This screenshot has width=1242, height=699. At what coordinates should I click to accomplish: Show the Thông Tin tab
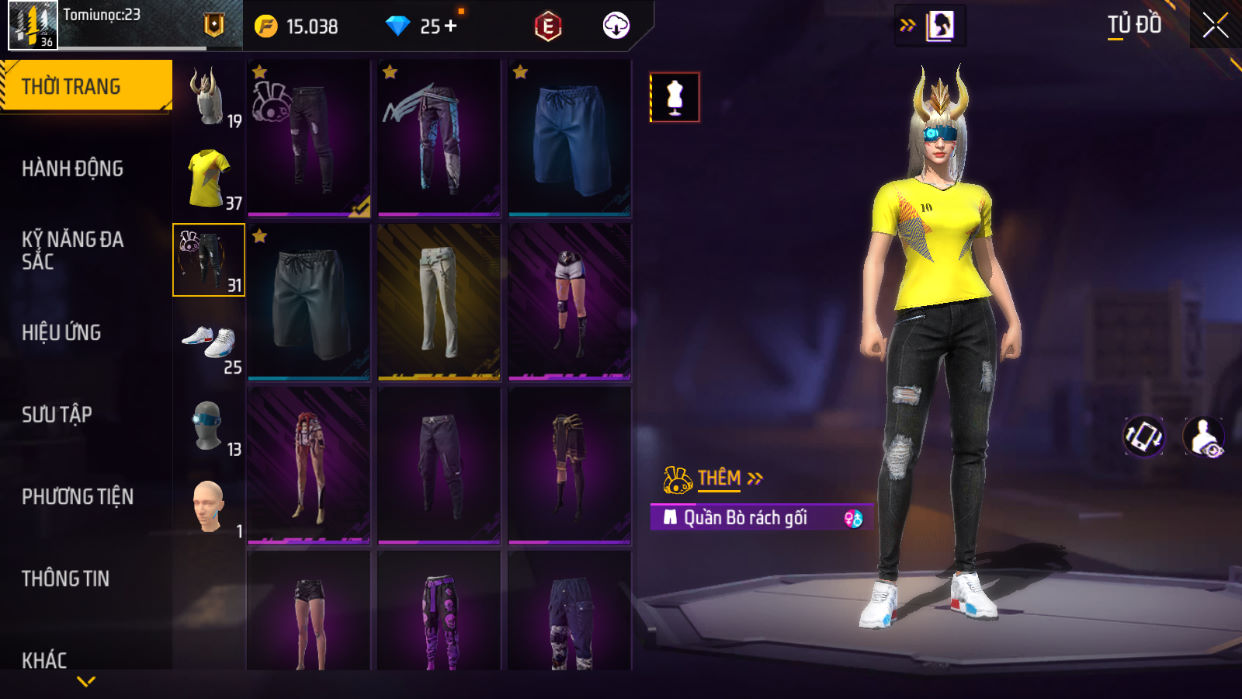[66, 579]
